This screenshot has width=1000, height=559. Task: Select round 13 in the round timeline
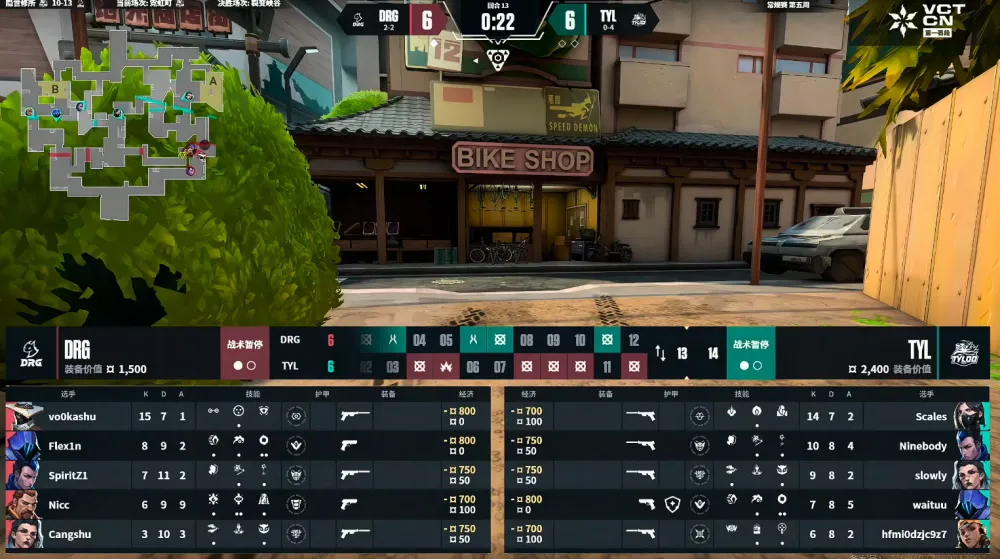[x=682, y=353]
